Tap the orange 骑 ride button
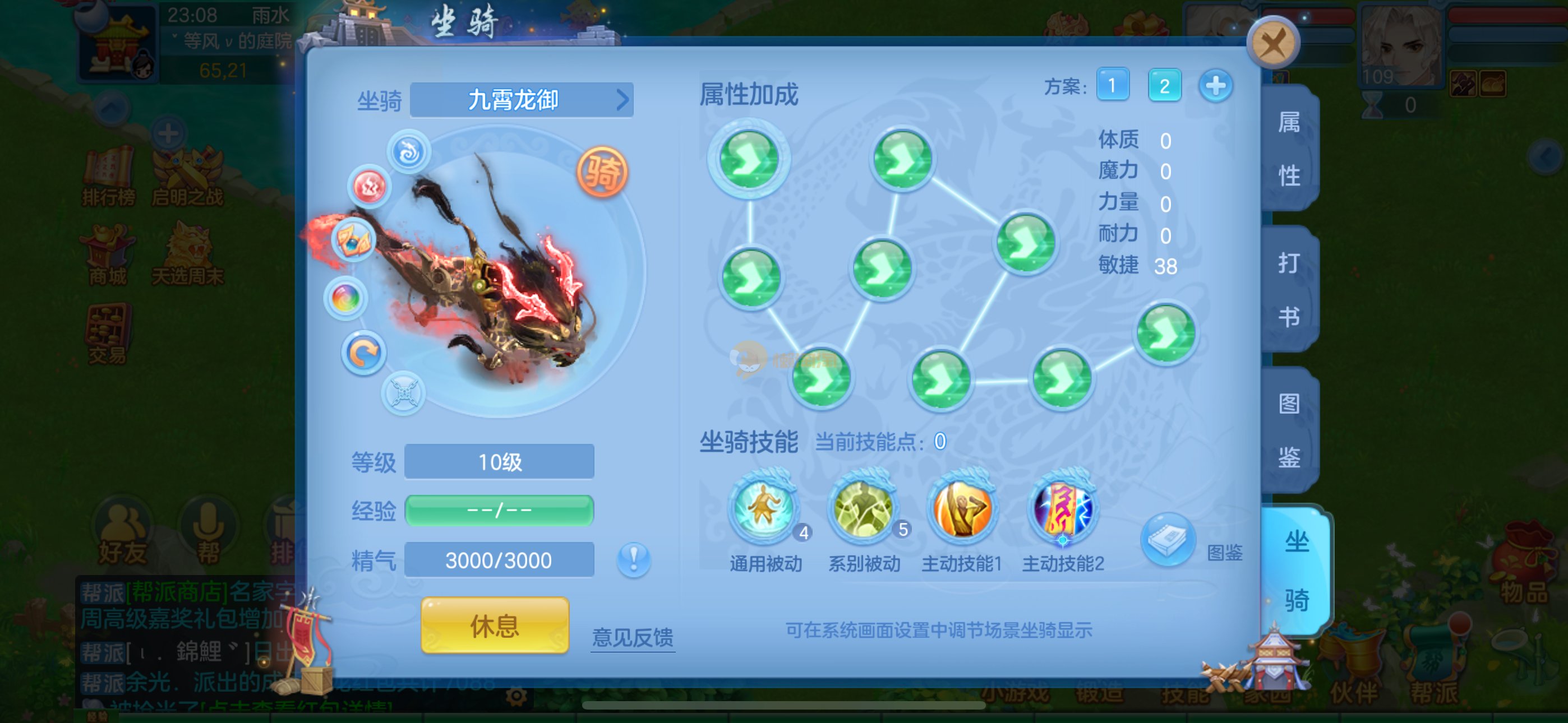Image resolution: width=1568 pixels, height=723 pixels. pos(602,172)
